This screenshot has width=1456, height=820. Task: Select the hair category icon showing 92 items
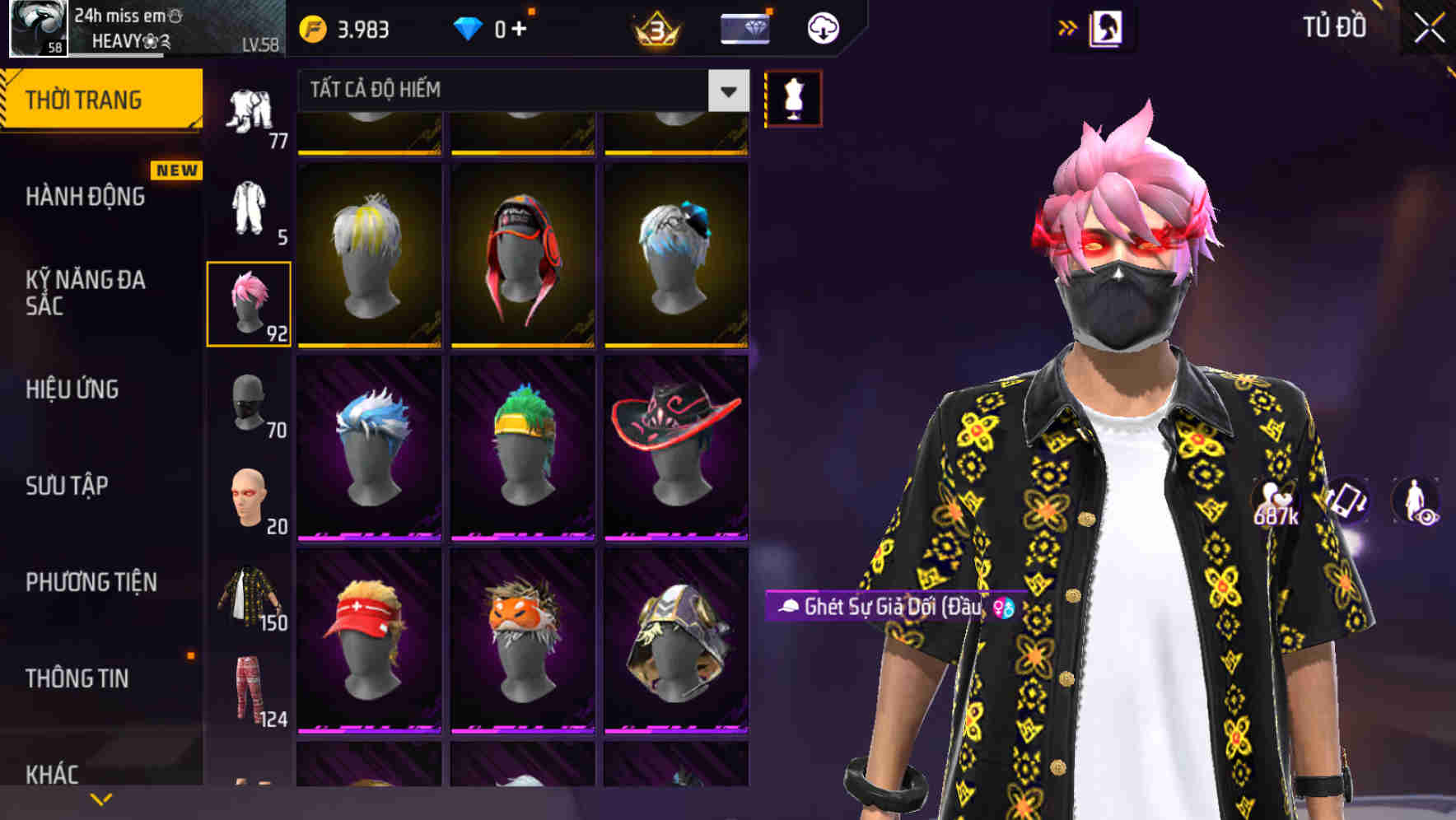250,303
